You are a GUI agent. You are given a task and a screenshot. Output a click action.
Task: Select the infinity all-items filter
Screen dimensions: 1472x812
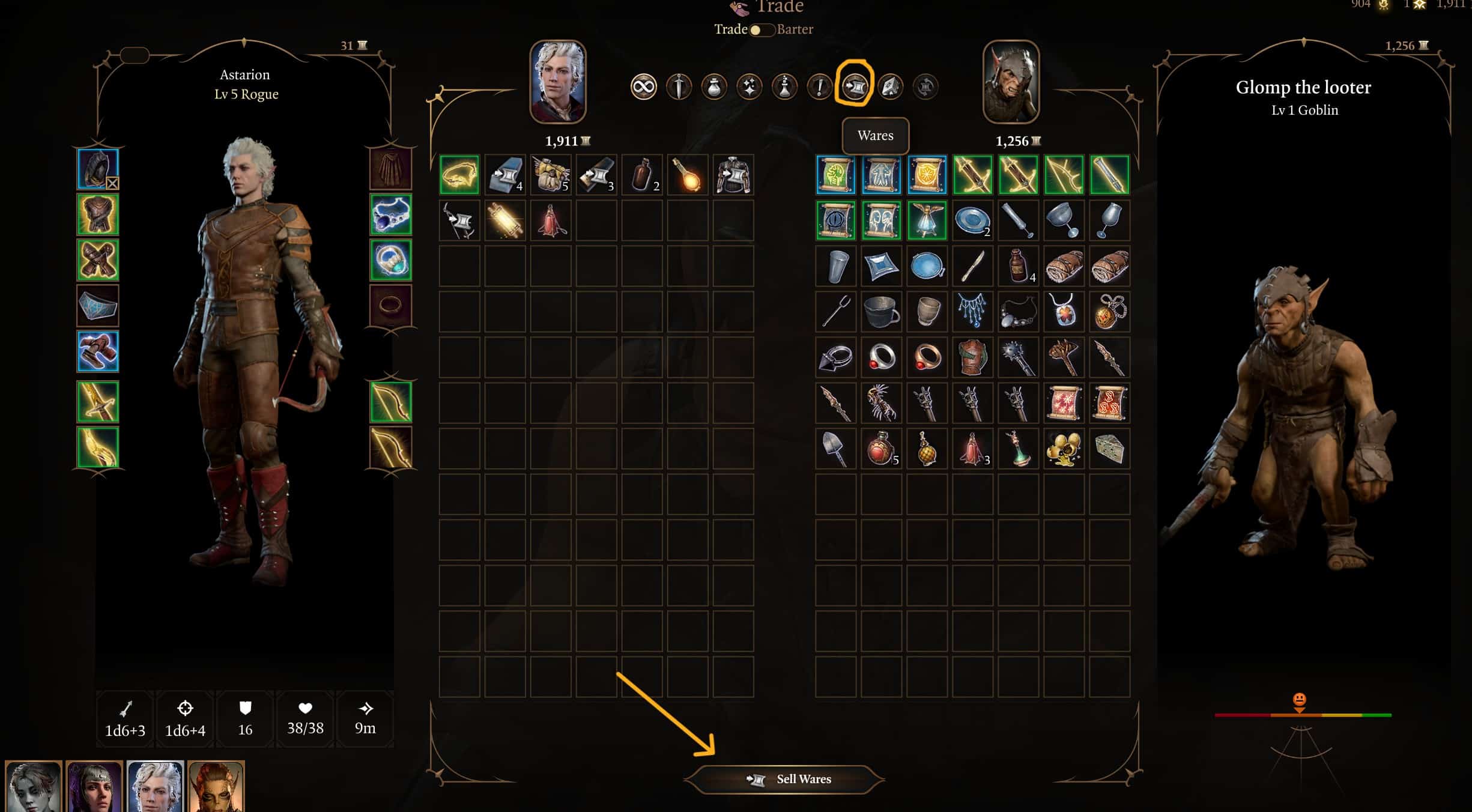coord(643,88)
